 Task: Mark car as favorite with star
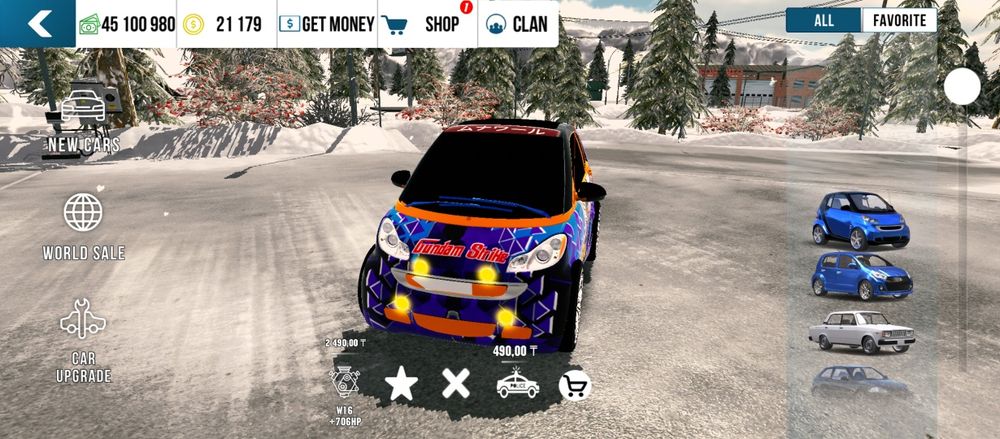(401, 384)
